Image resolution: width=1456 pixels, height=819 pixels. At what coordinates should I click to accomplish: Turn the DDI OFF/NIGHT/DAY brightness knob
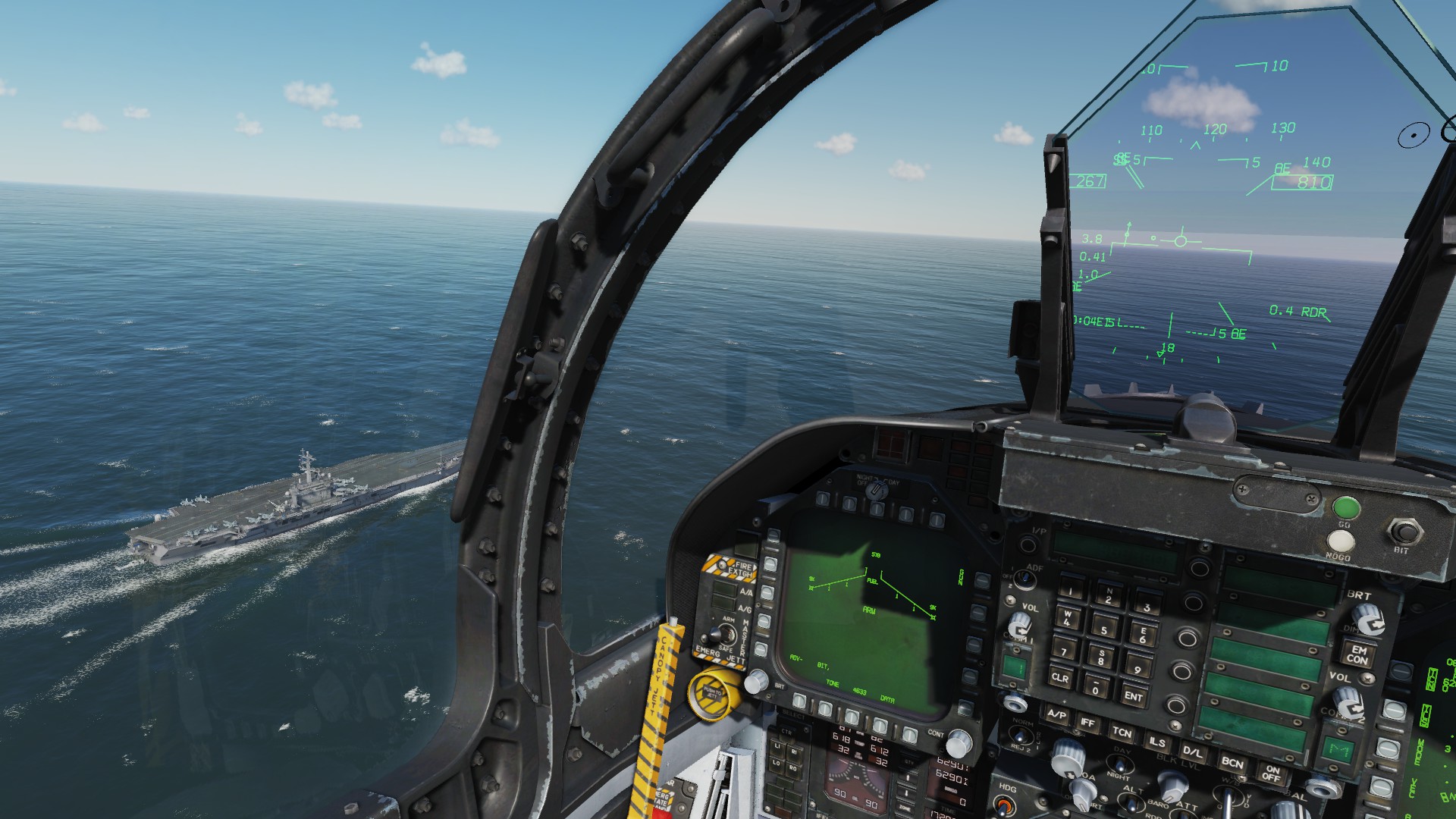[877, 491]
